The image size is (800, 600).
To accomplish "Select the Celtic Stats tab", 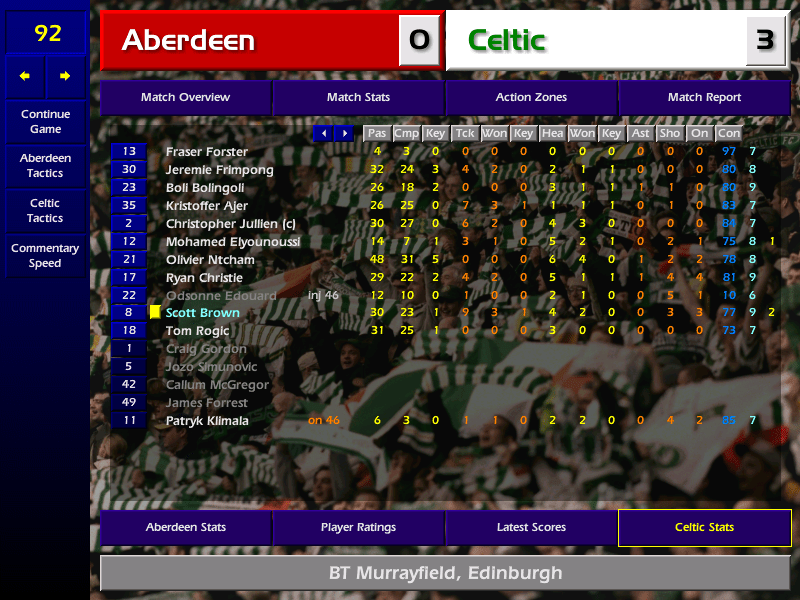I will click(x=704, y=527).
